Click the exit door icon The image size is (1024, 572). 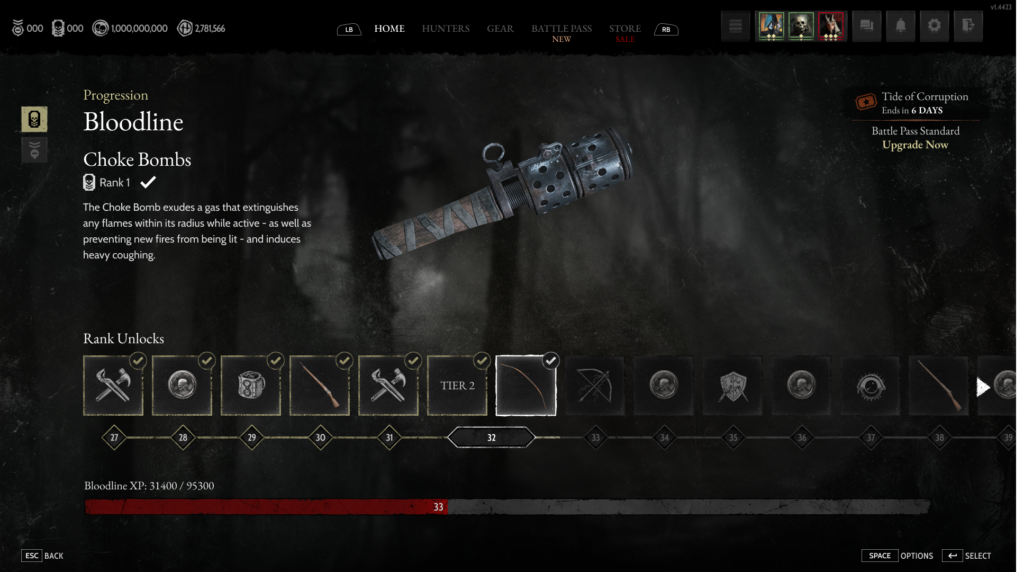(x=966, y=26)
